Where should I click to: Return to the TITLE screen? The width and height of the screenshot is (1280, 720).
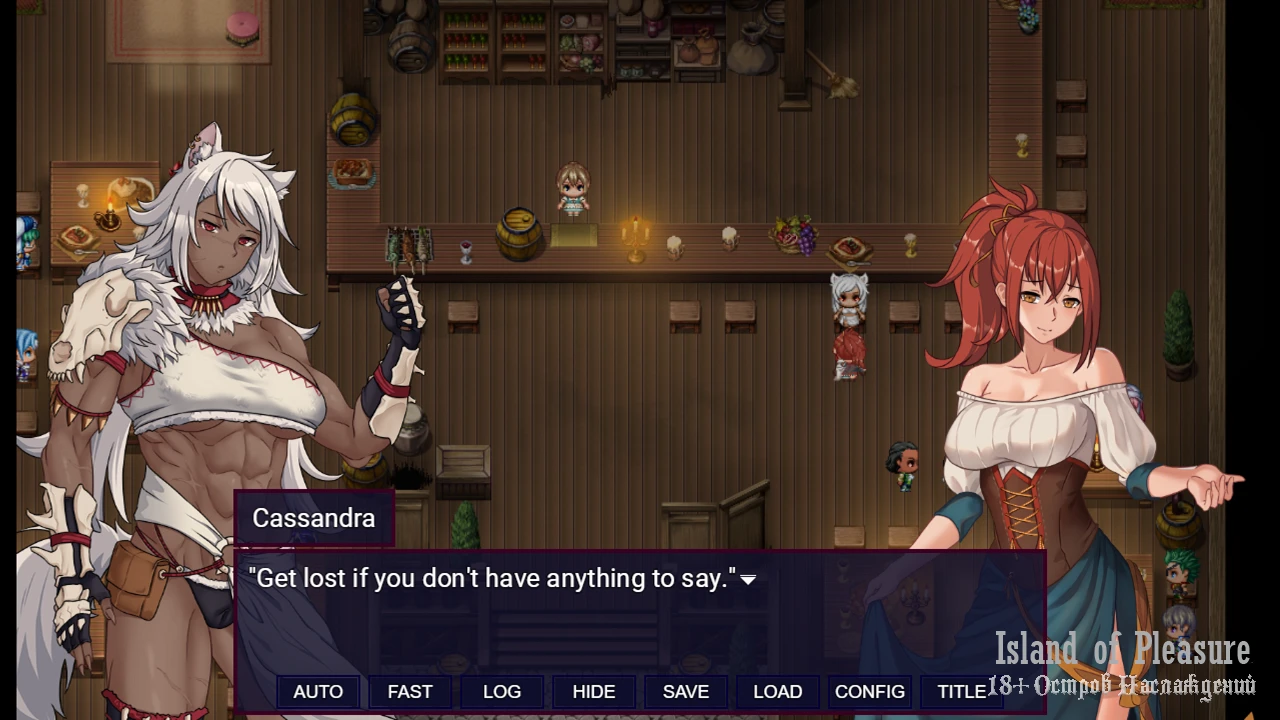961,692
